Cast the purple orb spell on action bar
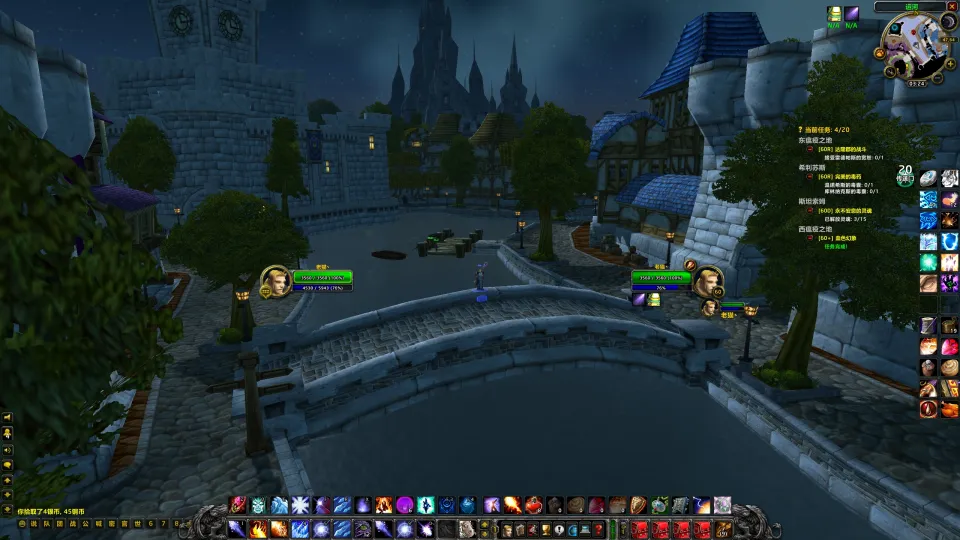Image resolution: width=960 pixels, height=540 pixels. coord(405,505)
